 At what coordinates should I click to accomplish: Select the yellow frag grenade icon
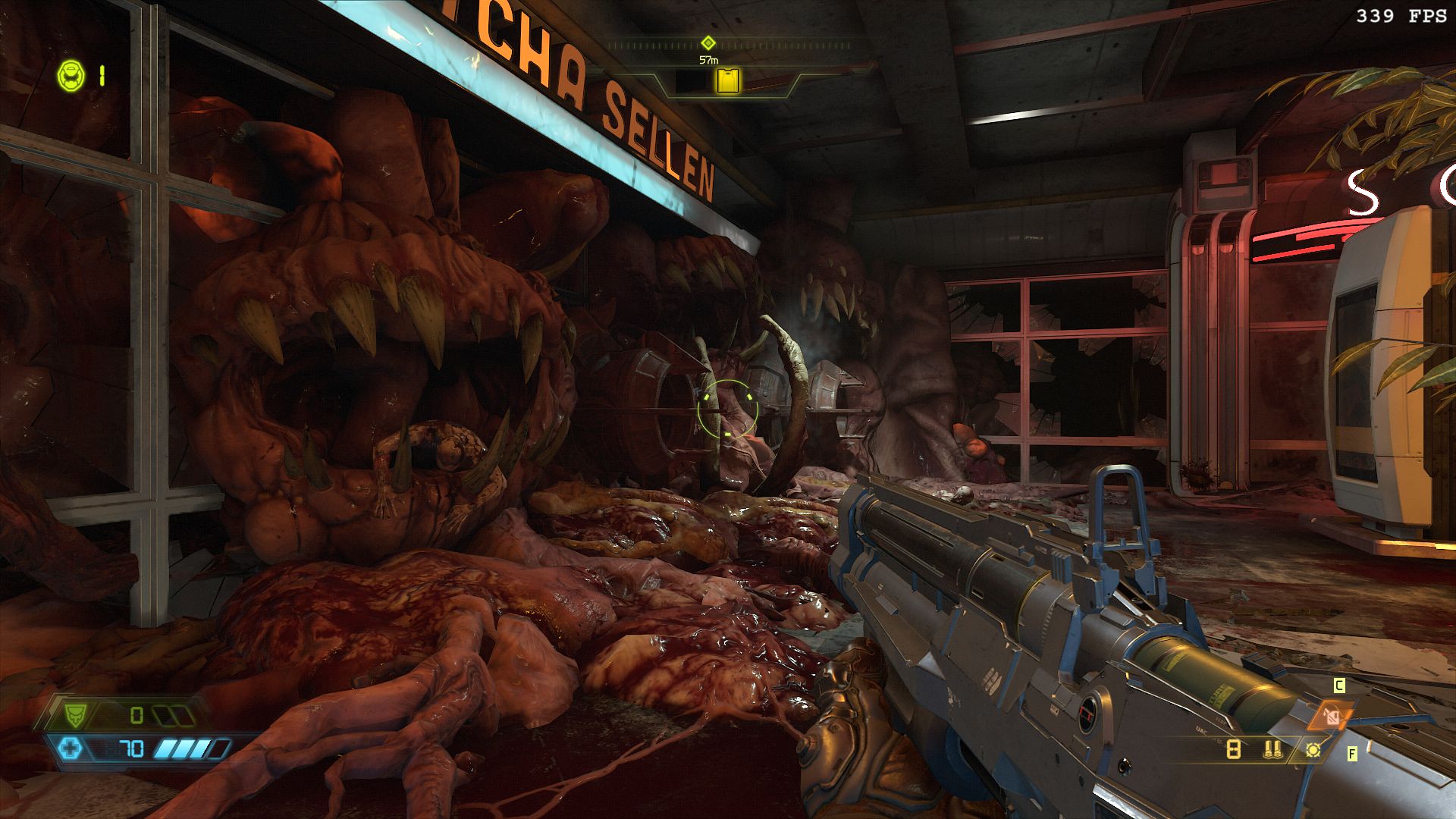pos(1313,750)
